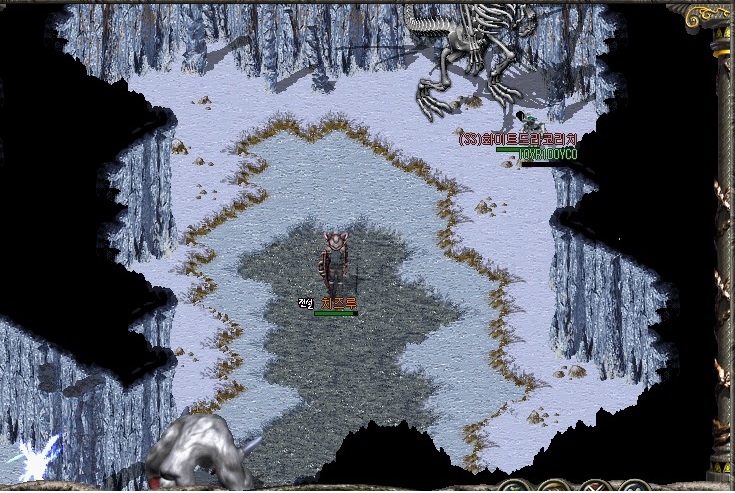
Task: Open the green round menu button
Action: point(515,489)
